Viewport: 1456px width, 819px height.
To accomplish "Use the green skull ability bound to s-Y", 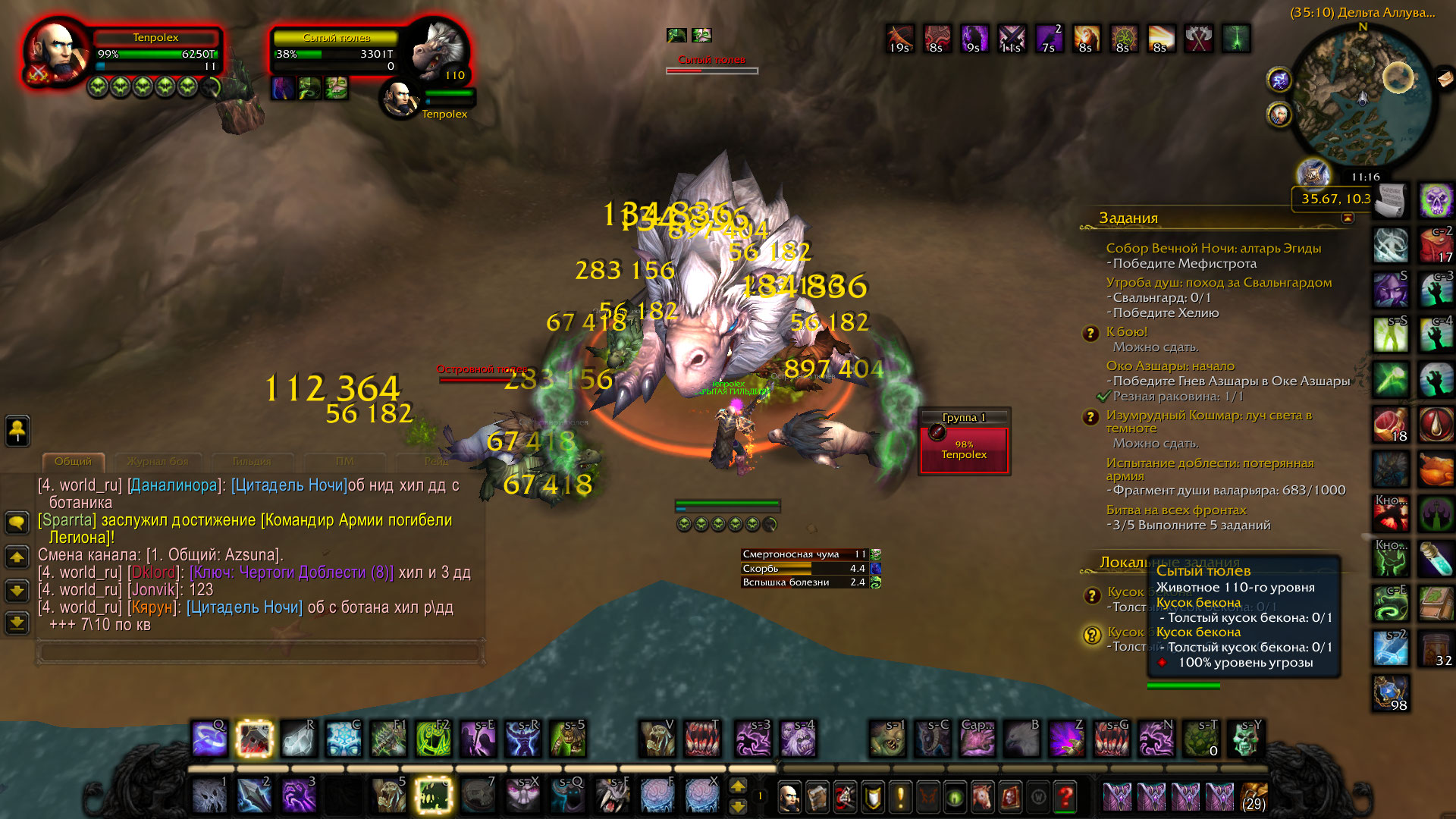I will (x=1245, y=739).
